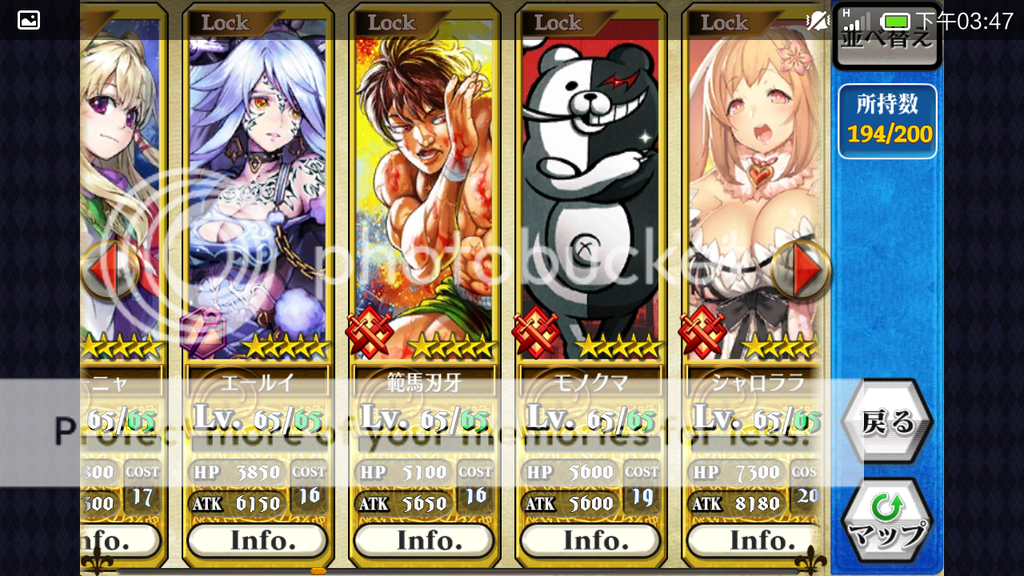Toggle the Lock tab above エールイ

[225, 22]
